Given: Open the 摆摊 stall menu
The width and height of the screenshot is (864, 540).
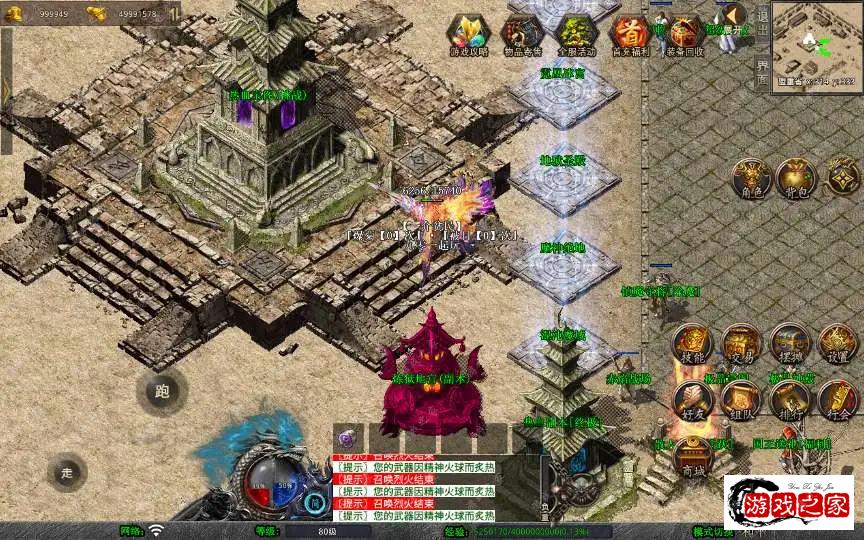Looking at the screenshot, I should [789, 343].
